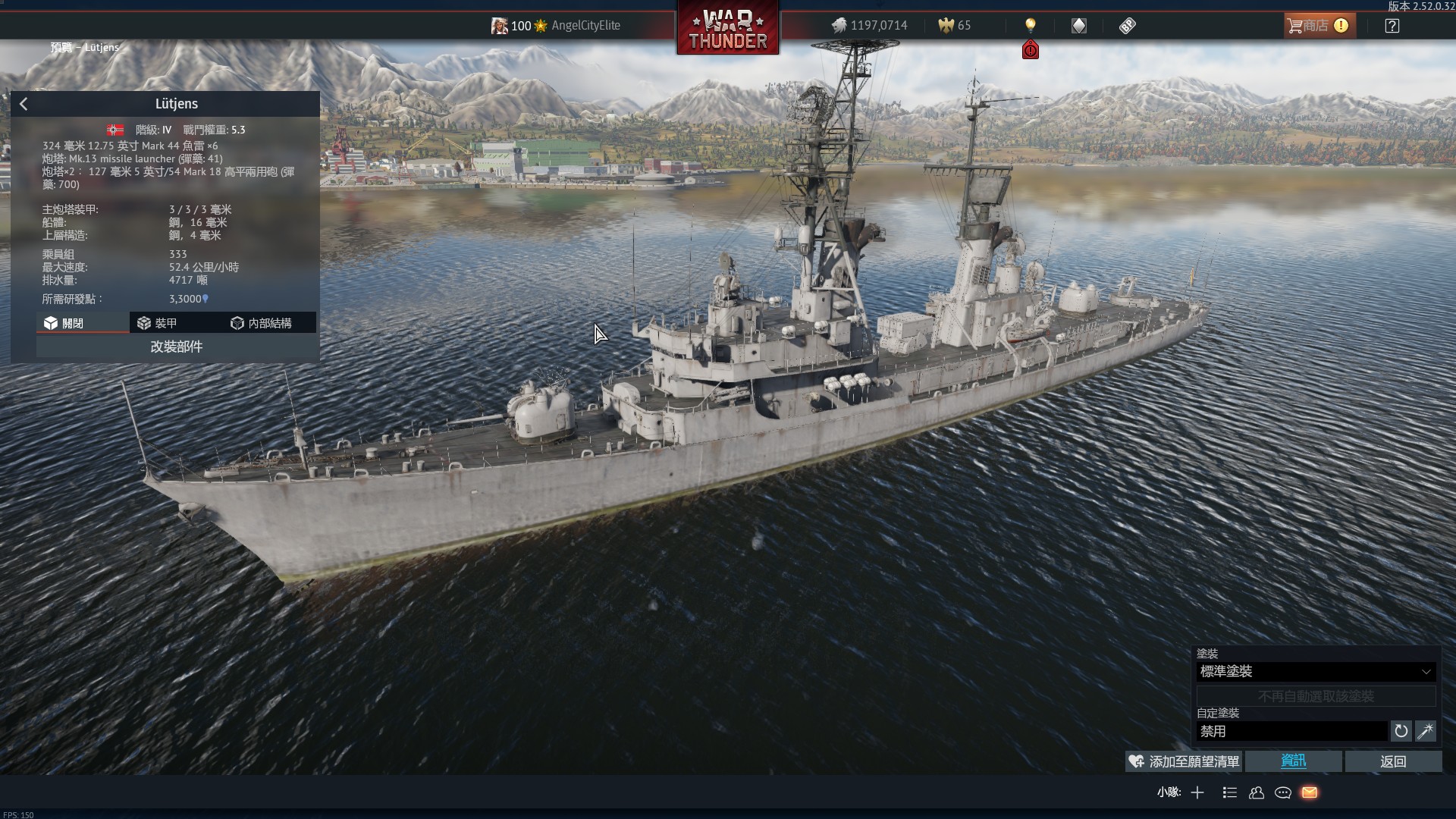Open the mail envelope icon

pyautogui.click(x=1310, y=792)
